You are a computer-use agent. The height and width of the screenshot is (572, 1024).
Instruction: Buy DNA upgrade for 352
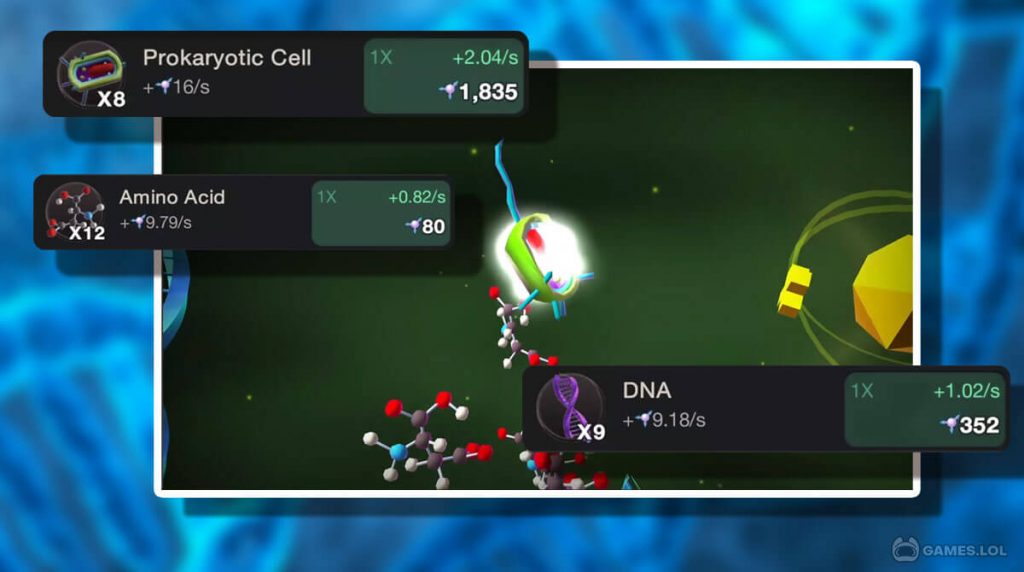[x=924, y=410]
